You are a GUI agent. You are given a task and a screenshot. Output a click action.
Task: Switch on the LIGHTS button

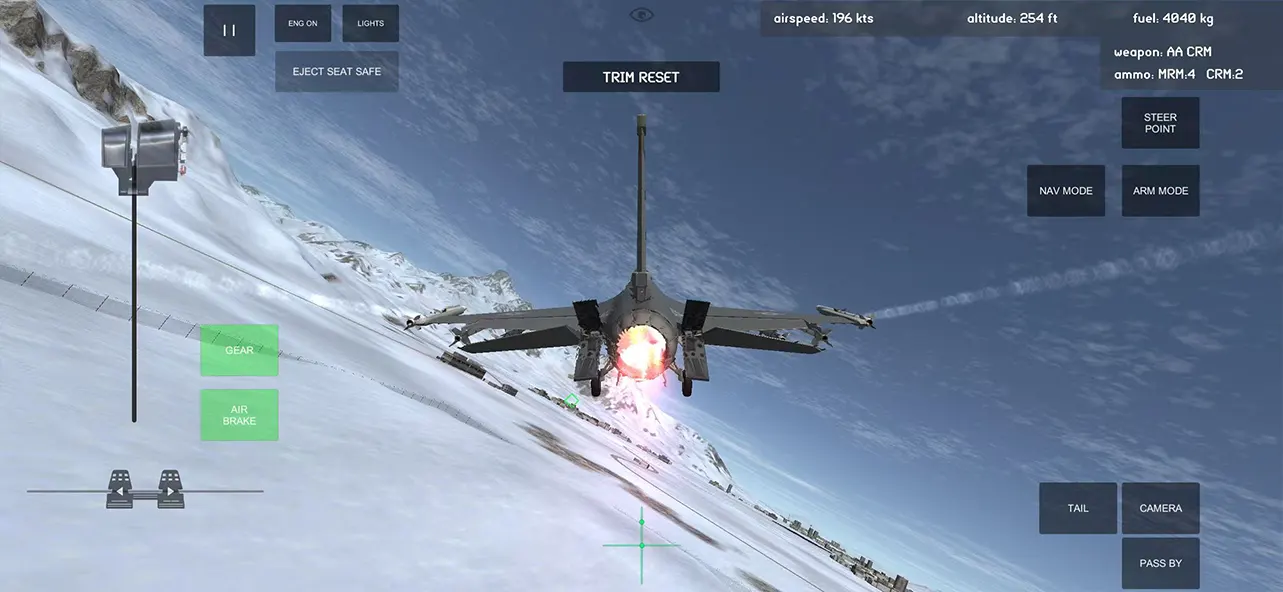click(370, 23)
